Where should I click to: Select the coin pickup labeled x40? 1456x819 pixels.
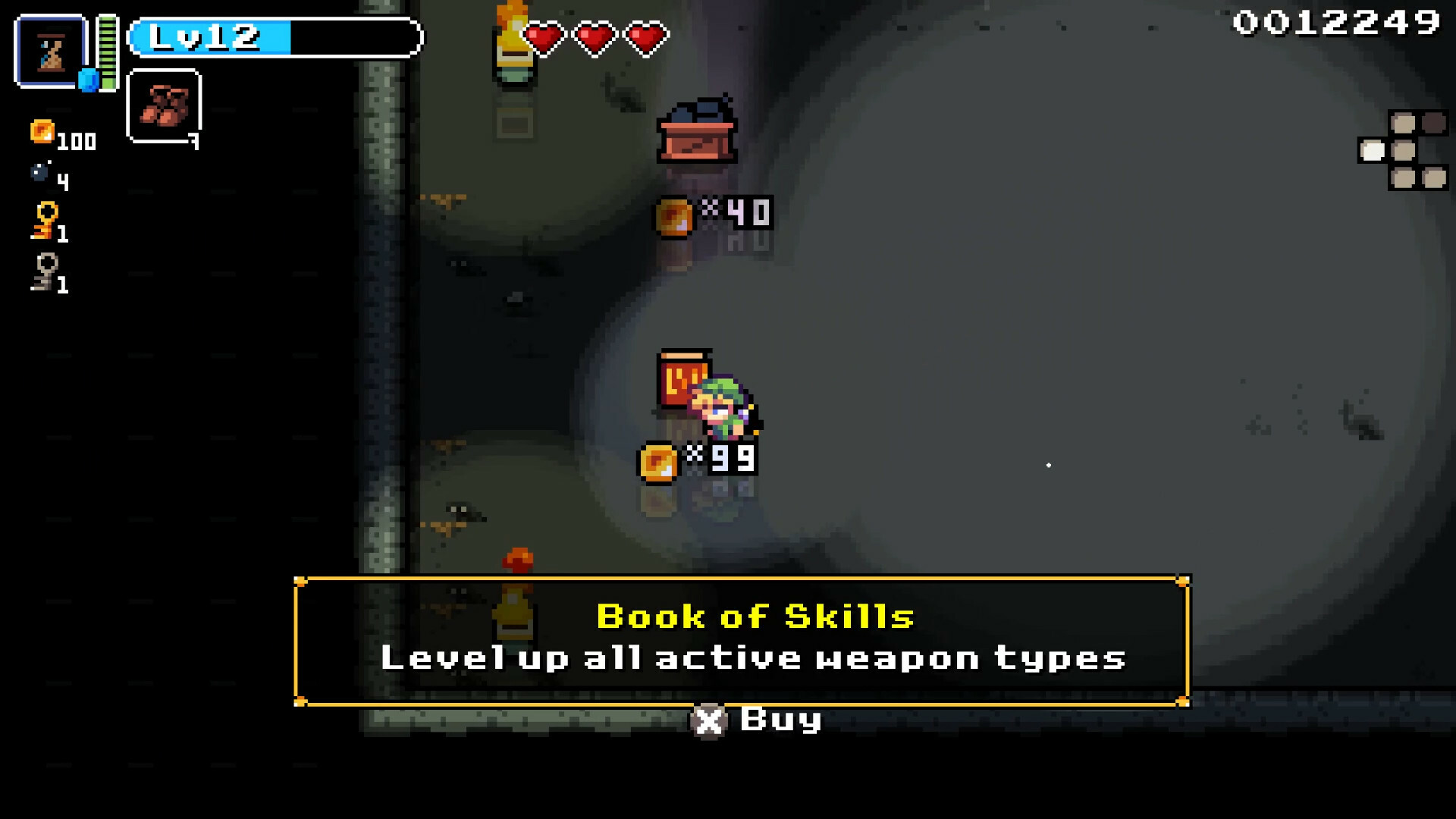[x=673, y=215]
